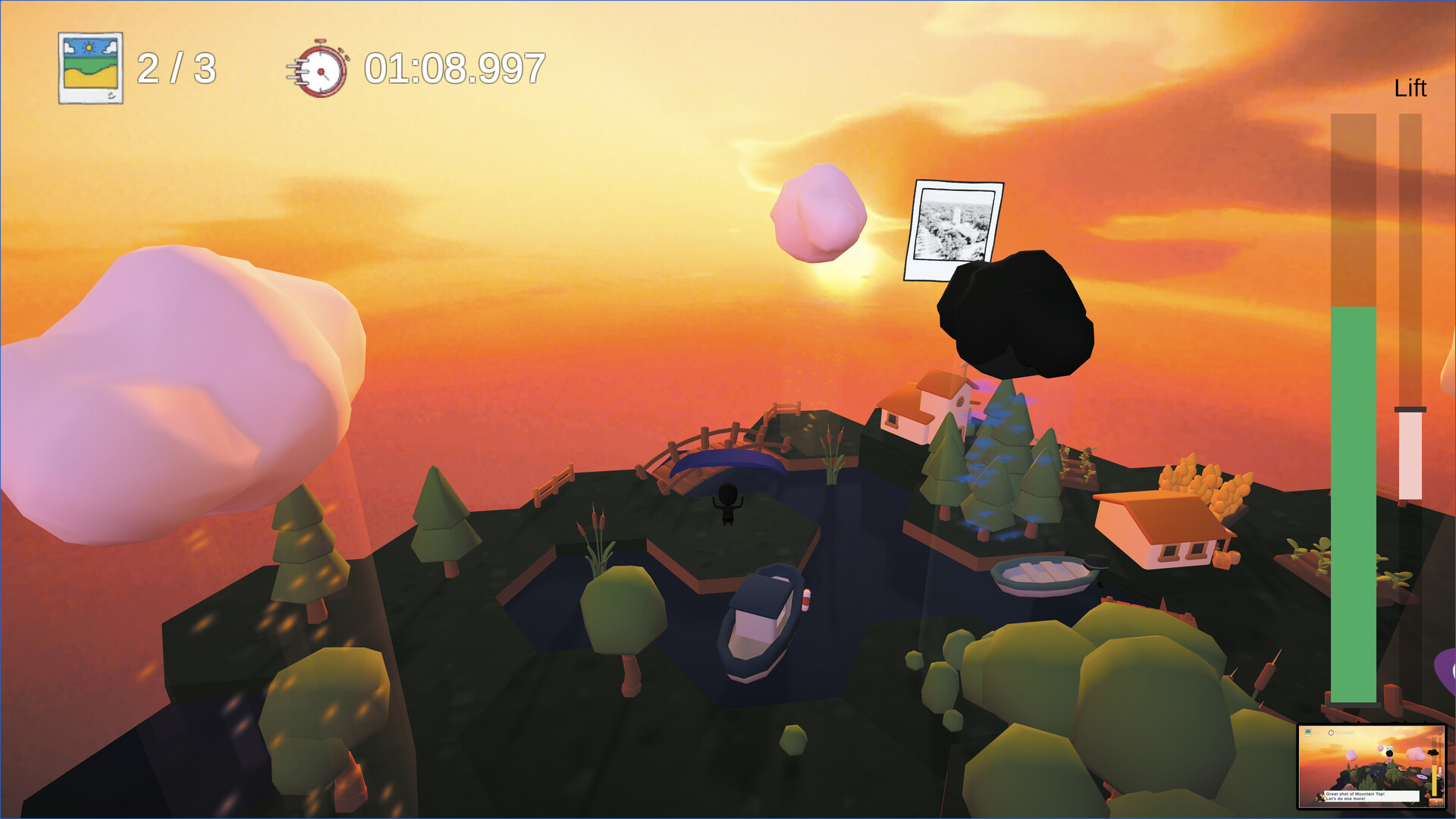Click the Lift label text
Screen dimensions: 1456x819
point(1411,88)
